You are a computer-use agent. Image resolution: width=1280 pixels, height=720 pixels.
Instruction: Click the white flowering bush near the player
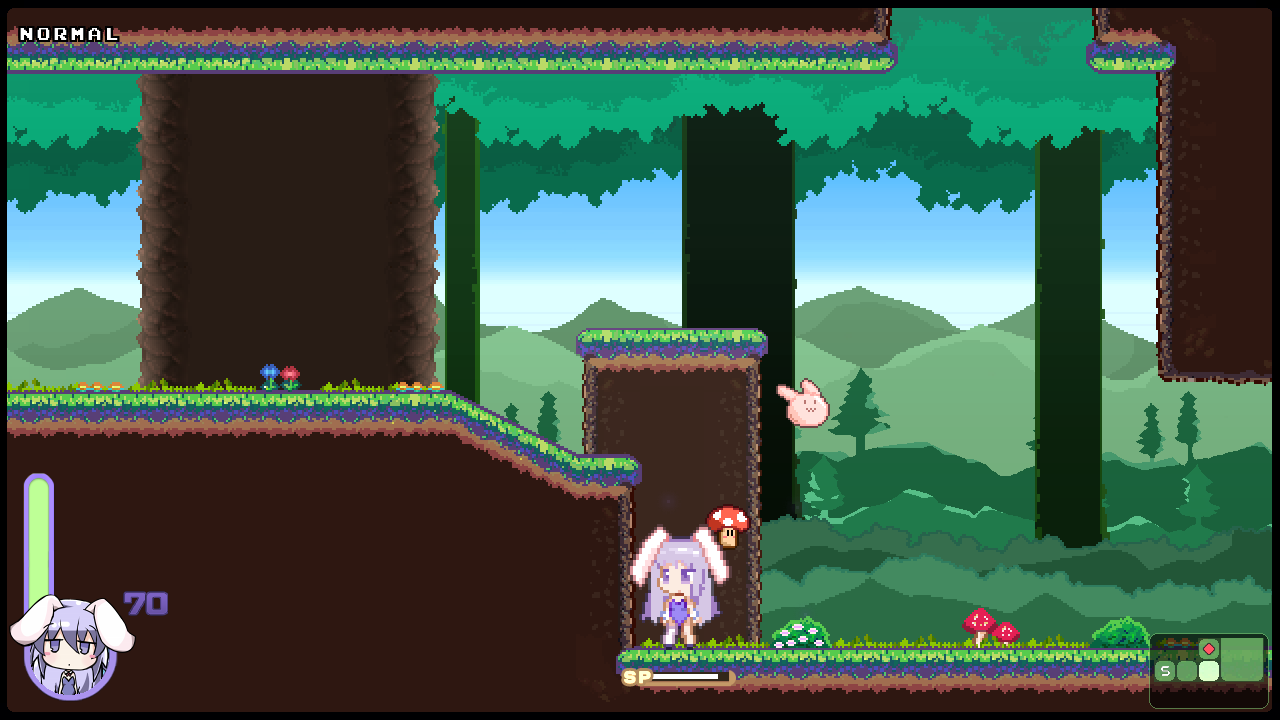tap(800, 632)
